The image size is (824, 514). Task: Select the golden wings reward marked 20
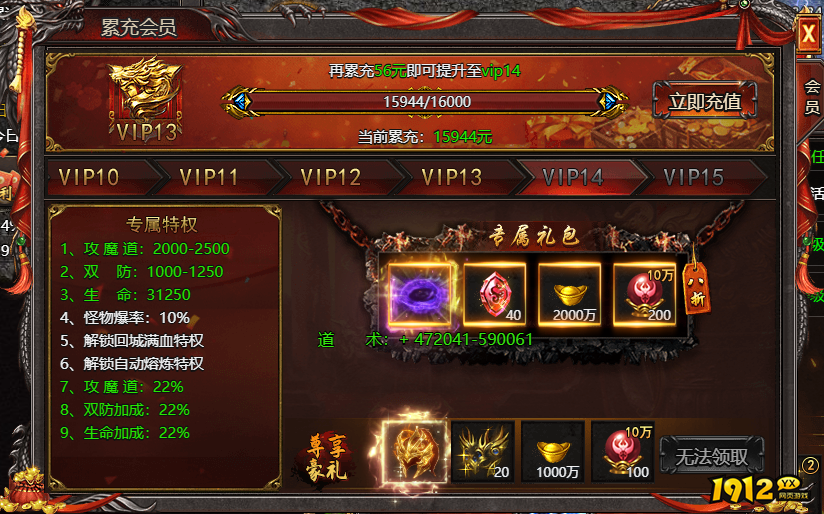tap(483, 452)
